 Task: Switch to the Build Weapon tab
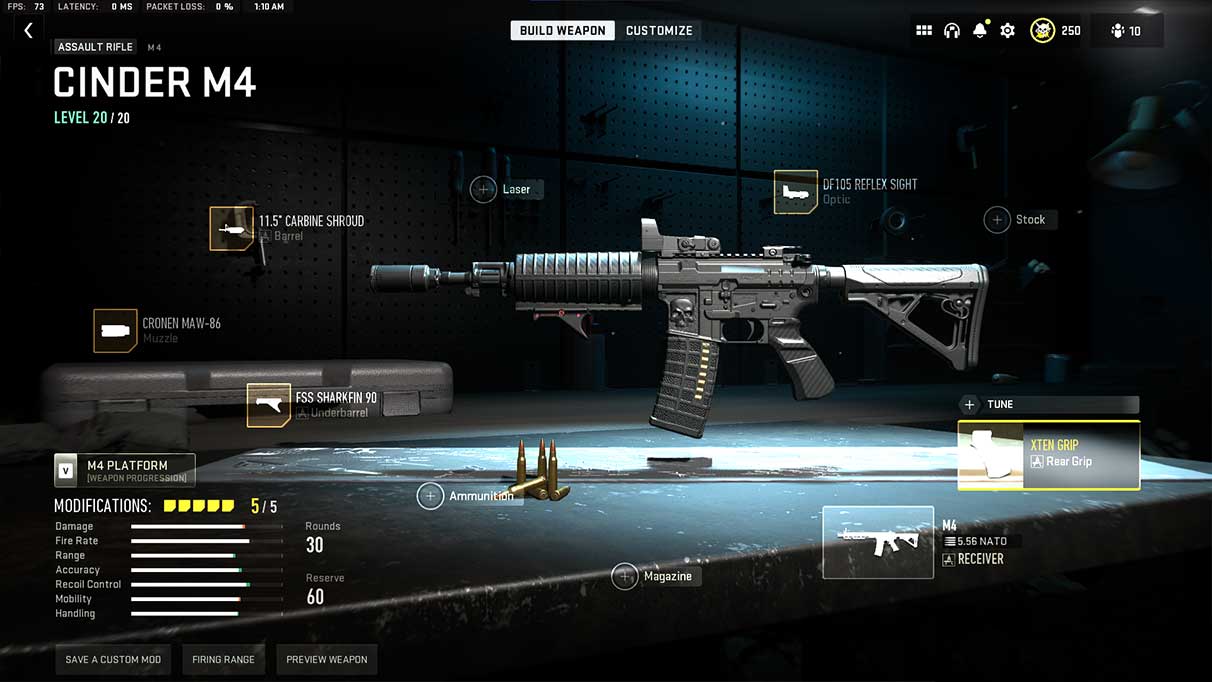tap(562, 31)
